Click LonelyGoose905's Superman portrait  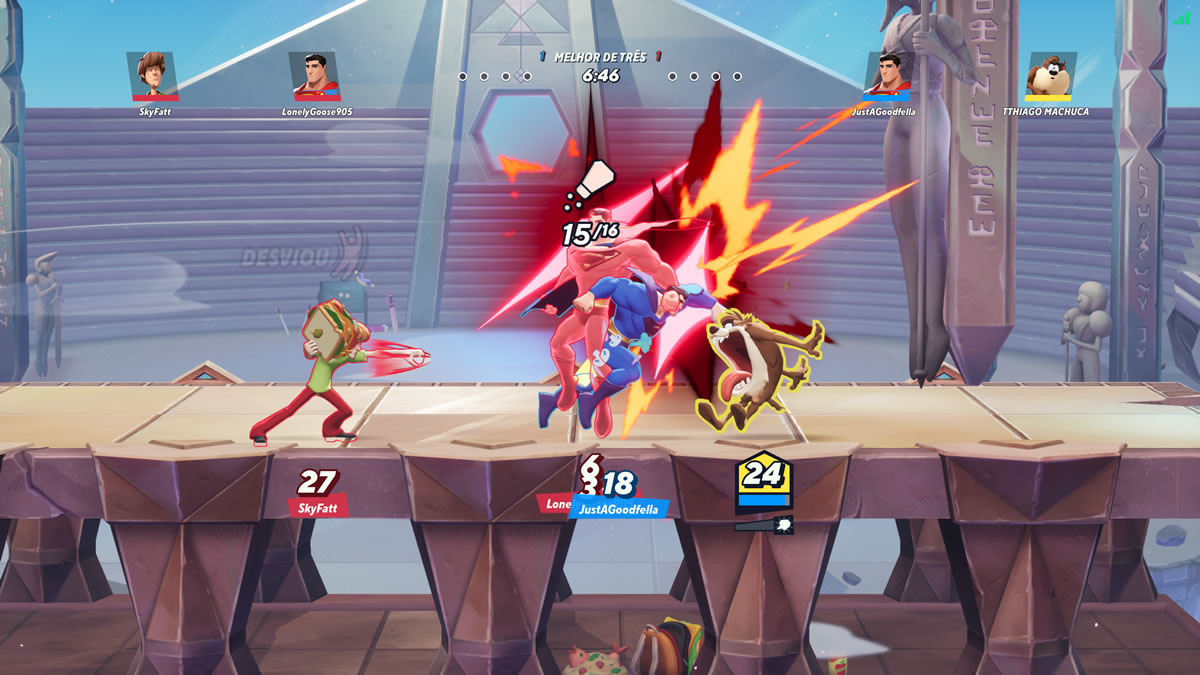point(315,76)
